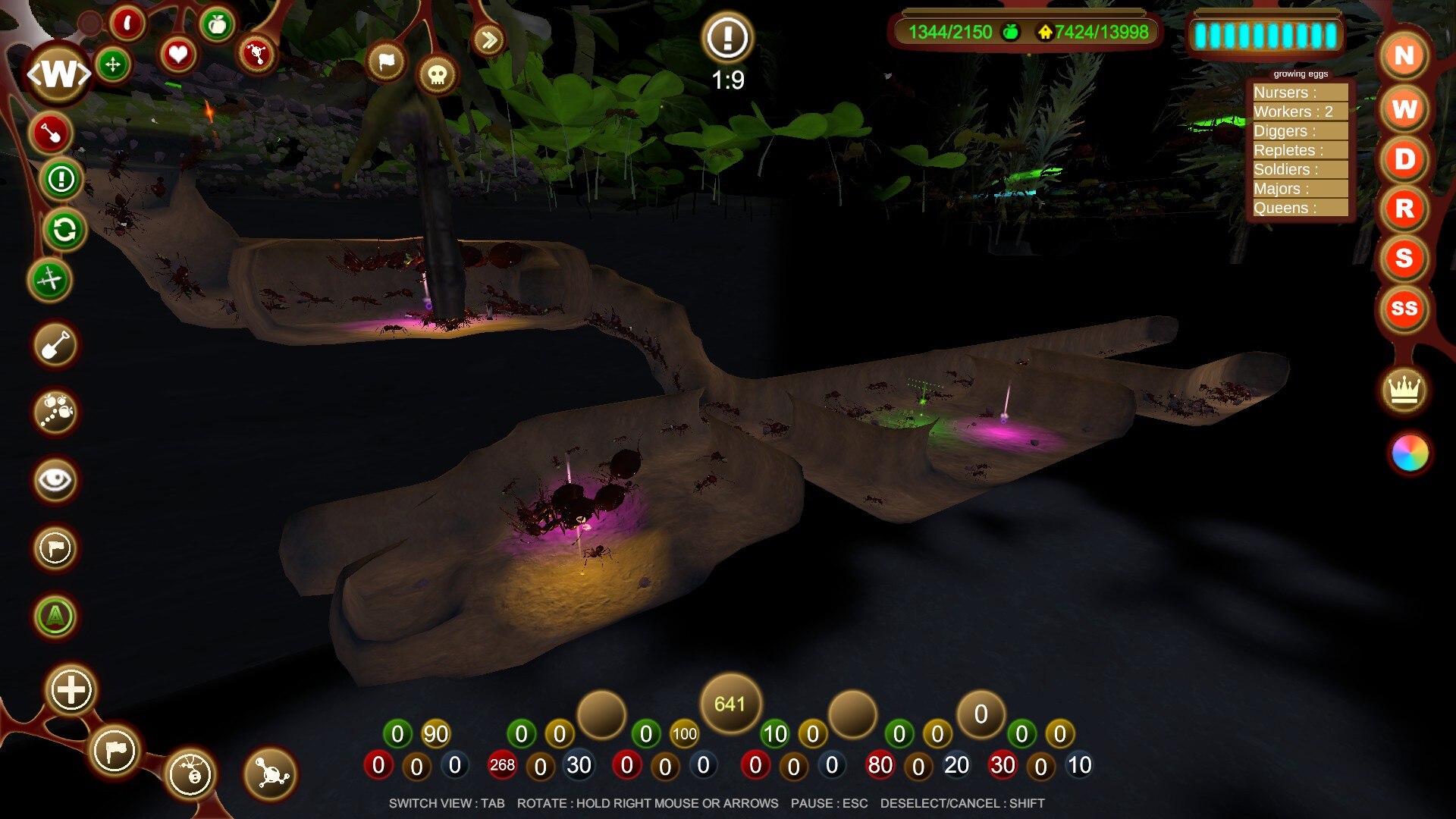The height and width of the screenshot is (819, 1456).
Task: Select the S soldier caste button
Action: [x=1404, y=259]
